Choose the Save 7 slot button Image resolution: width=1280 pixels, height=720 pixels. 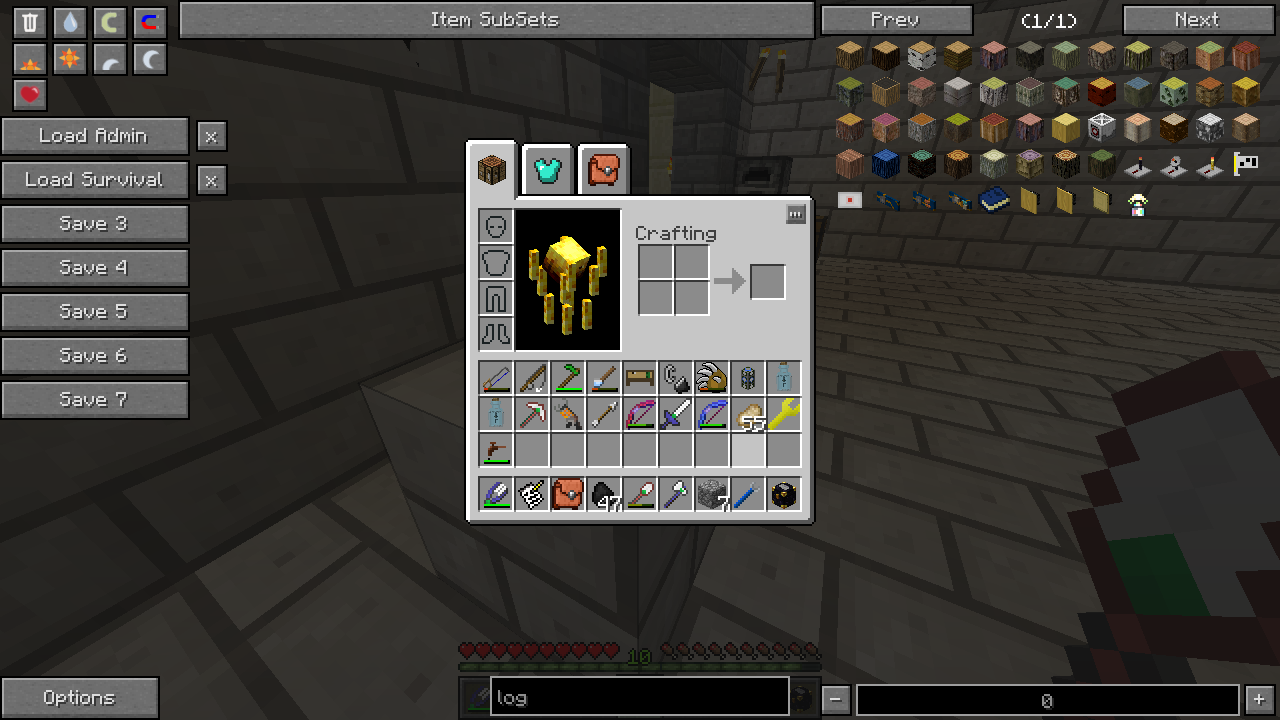click(94, 400)
